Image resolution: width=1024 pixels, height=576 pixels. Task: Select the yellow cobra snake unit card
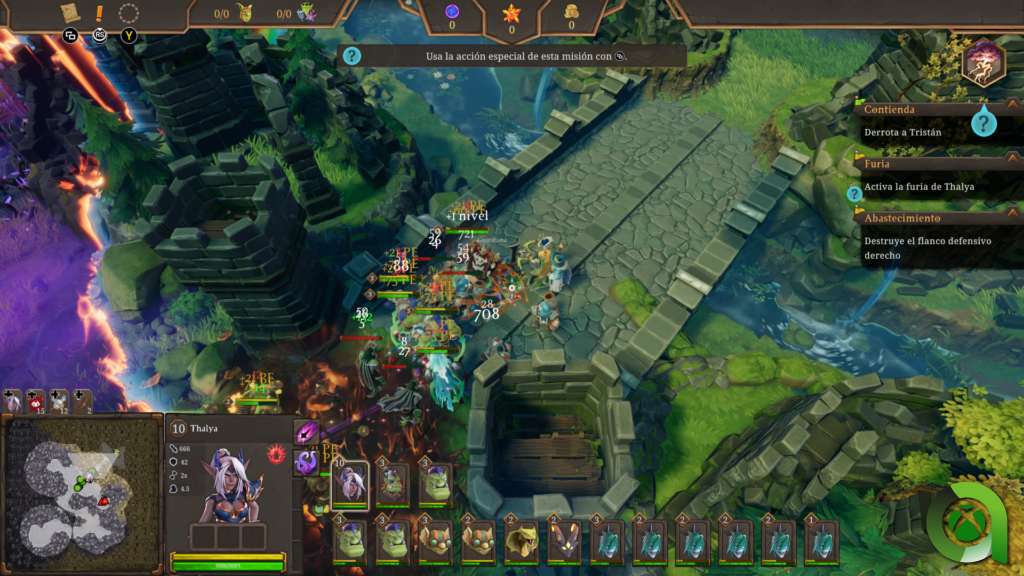coord(521,542)
